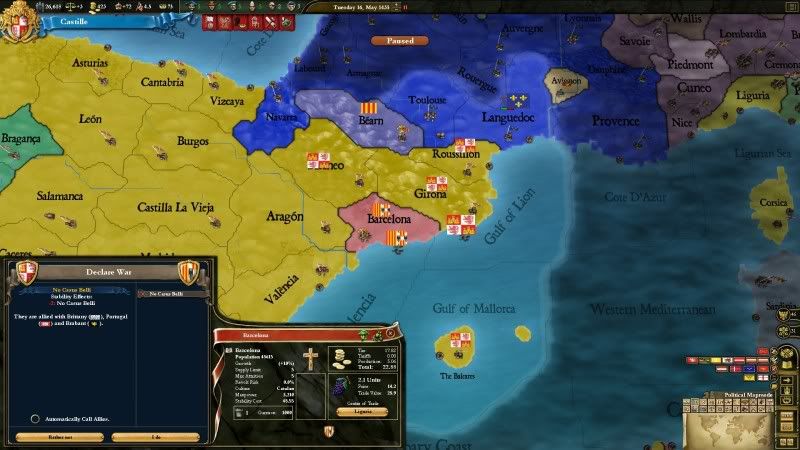Image resolution: width=800 pixels, height=450 pixels.
Task: Close the Barcelona province panel
Action: tap(391, 333)
